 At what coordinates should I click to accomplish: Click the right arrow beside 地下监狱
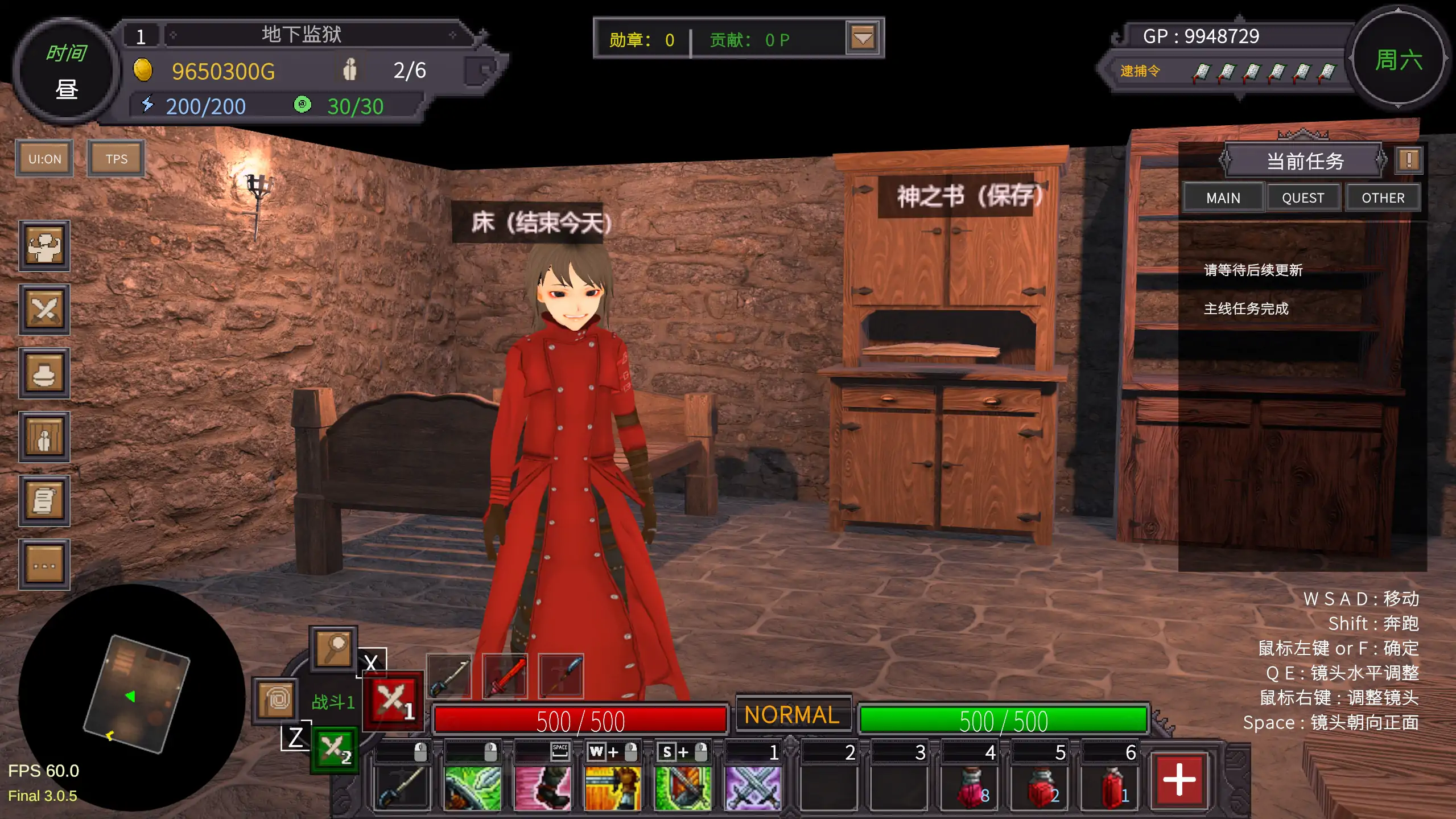451,34
